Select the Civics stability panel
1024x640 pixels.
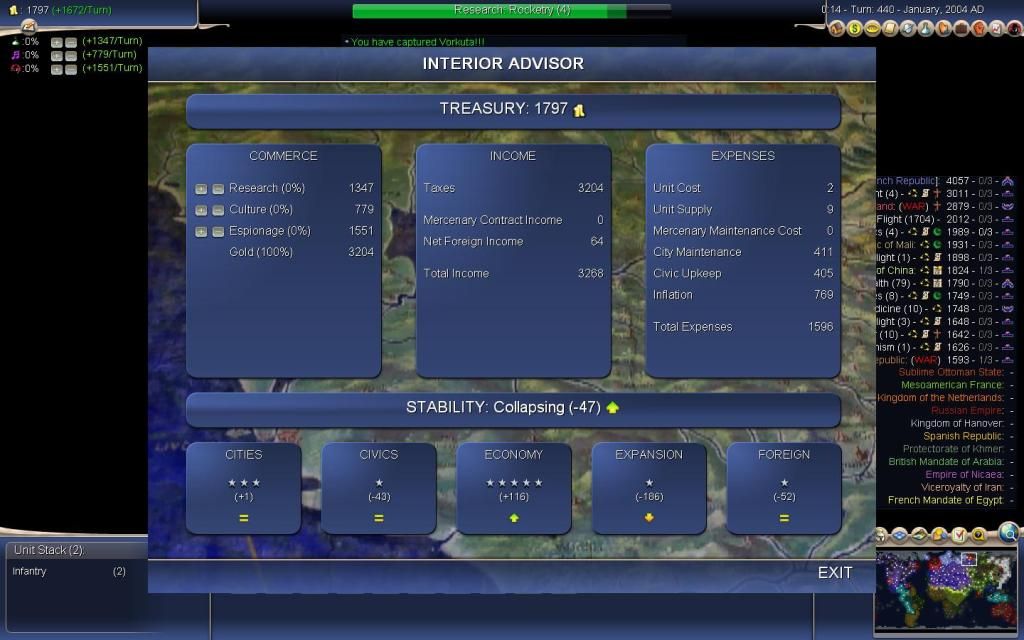click(x=378, y=488)
